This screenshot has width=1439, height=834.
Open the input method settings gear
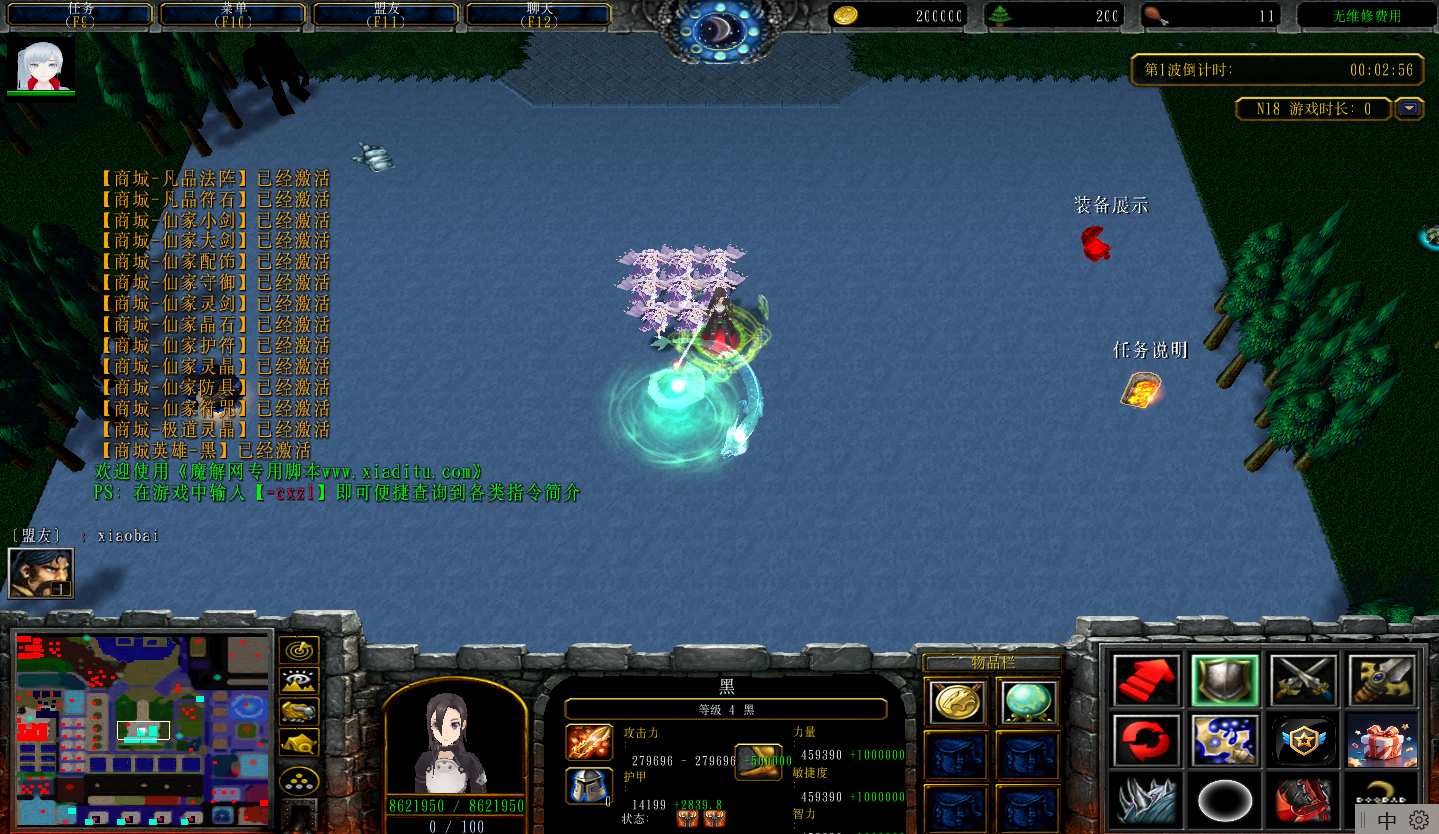[x=1419, y=820]
